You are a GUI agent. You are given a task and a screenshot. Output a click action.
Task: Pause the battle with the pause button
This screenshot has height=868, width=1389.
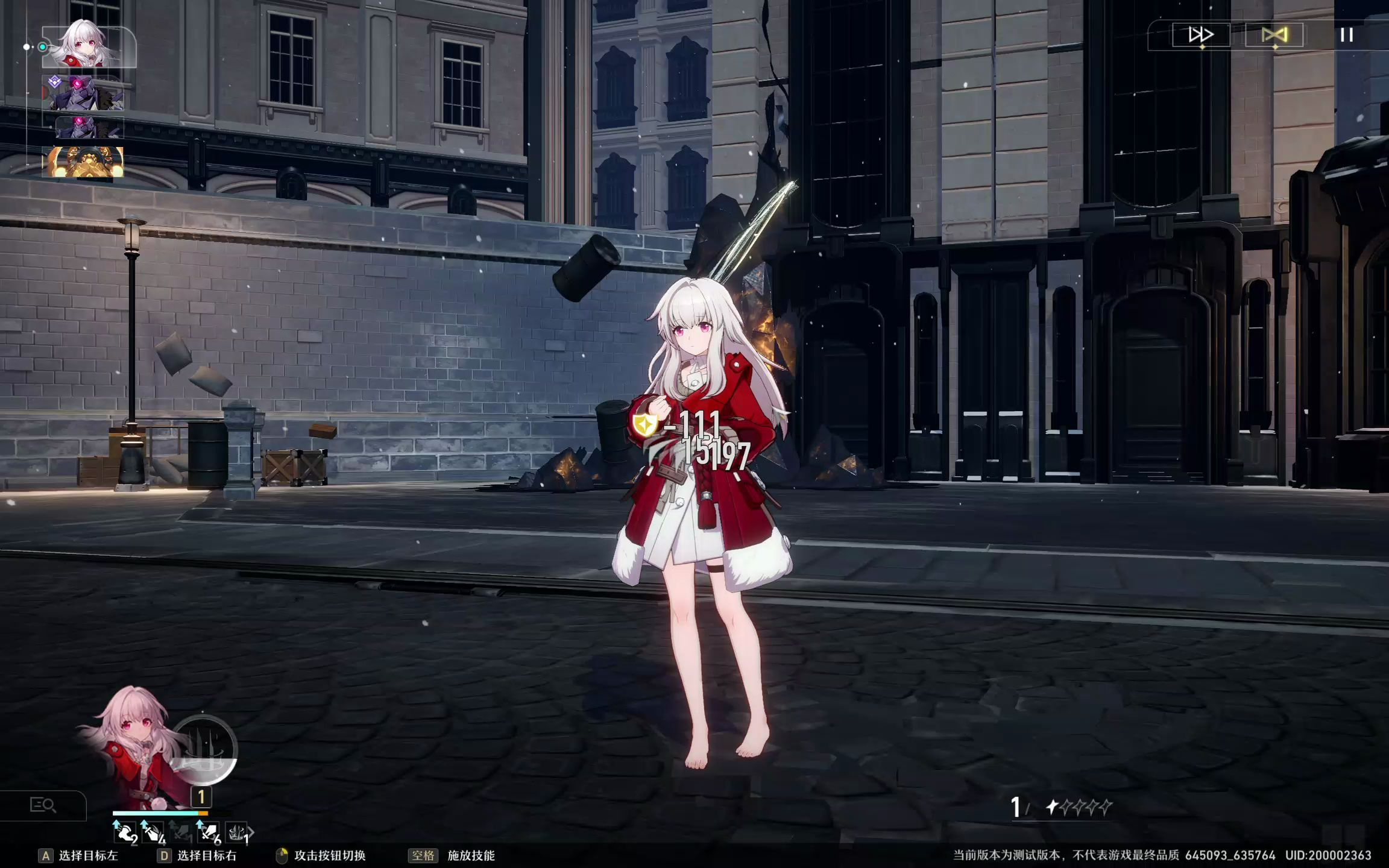[x=1347, y=35]
